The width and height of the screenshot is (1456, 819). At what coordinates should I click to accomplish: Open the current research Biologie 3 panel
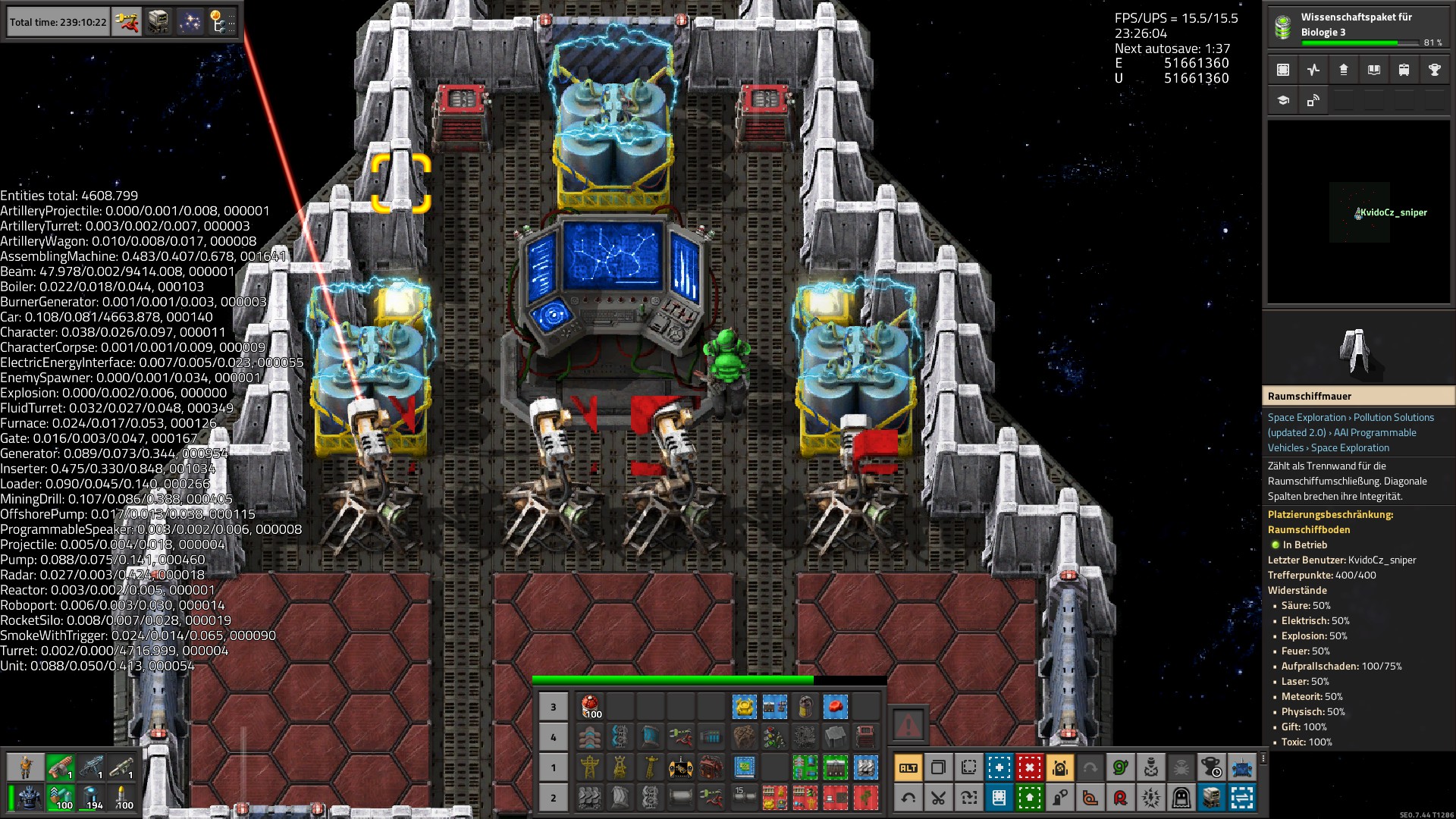[1357, 28]
